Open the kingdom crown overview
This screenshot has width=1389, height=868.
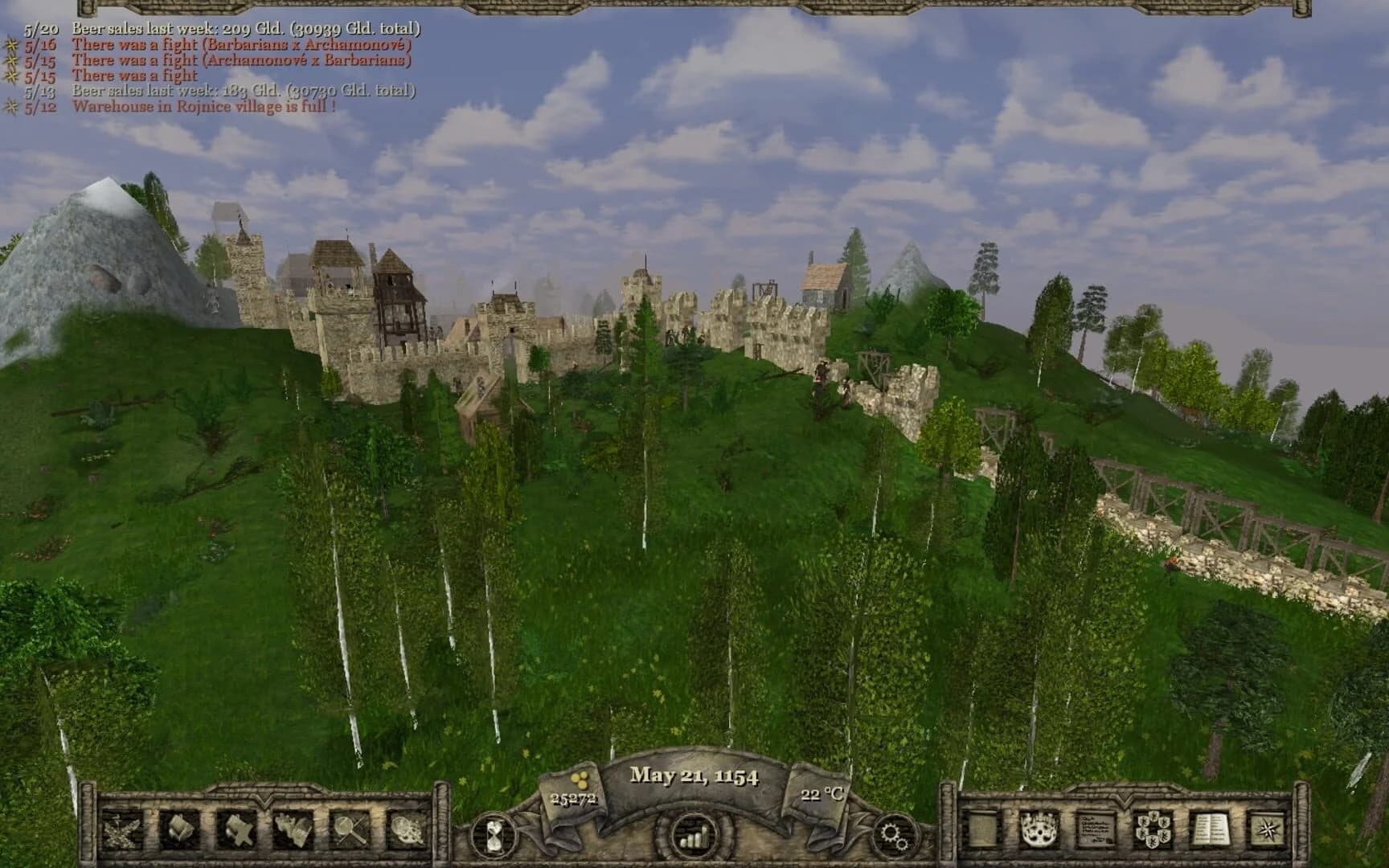tap(1040, 830)
